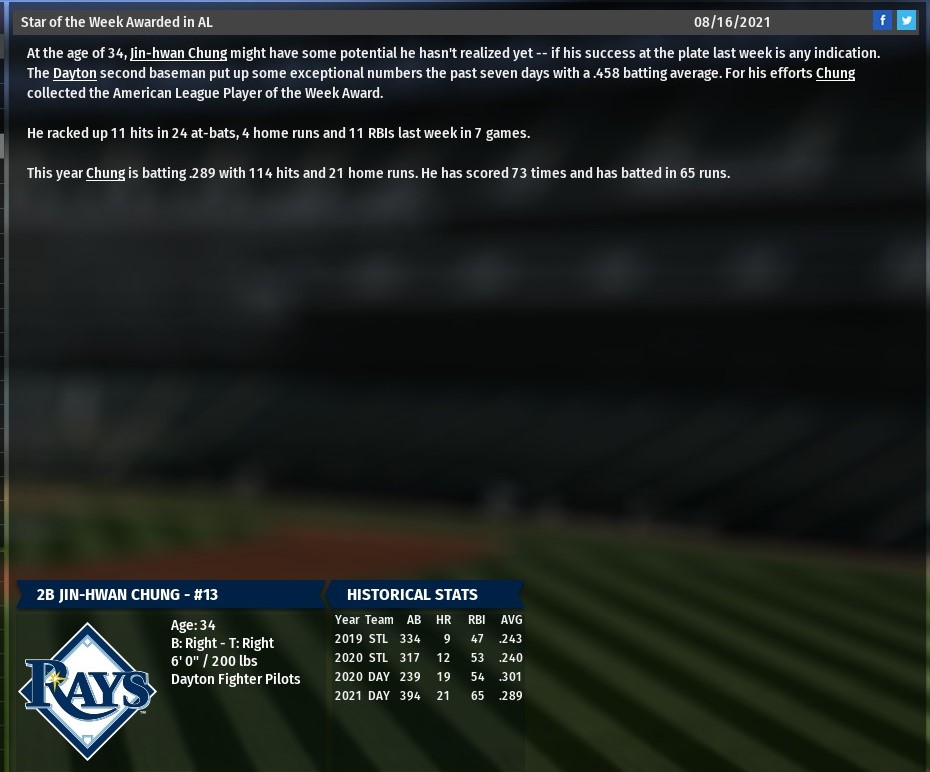Open the Jin-hwan Chung player link

(178, 53)
